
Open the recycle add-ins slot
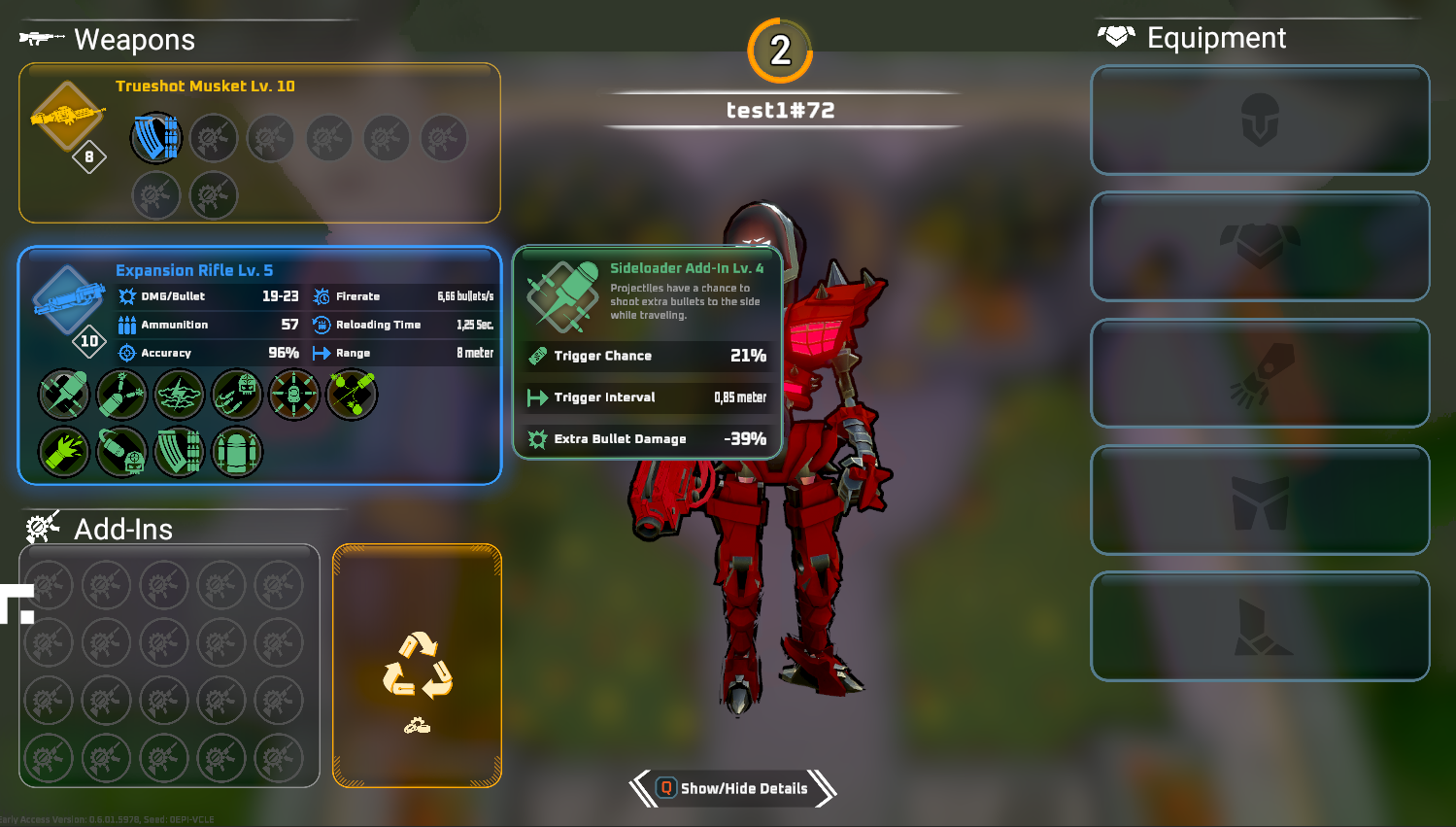pos(418,666)
